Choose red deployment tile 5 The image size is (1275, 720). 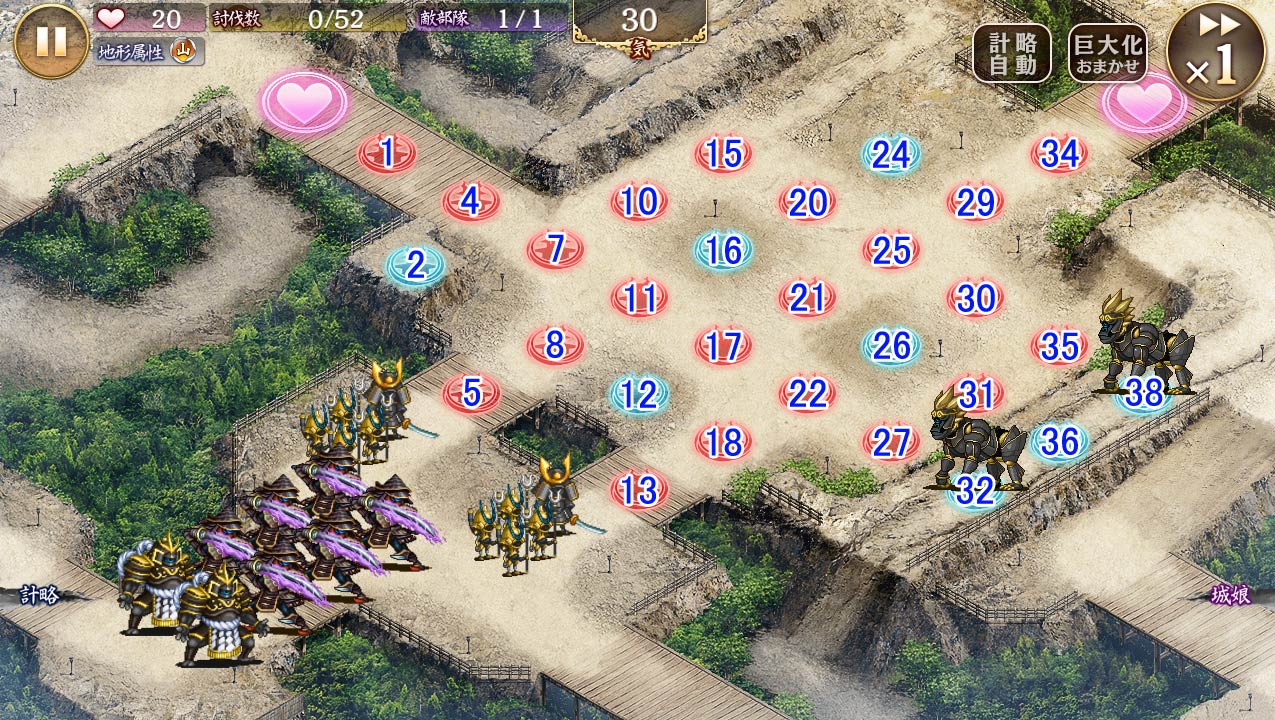pos(472,394)
